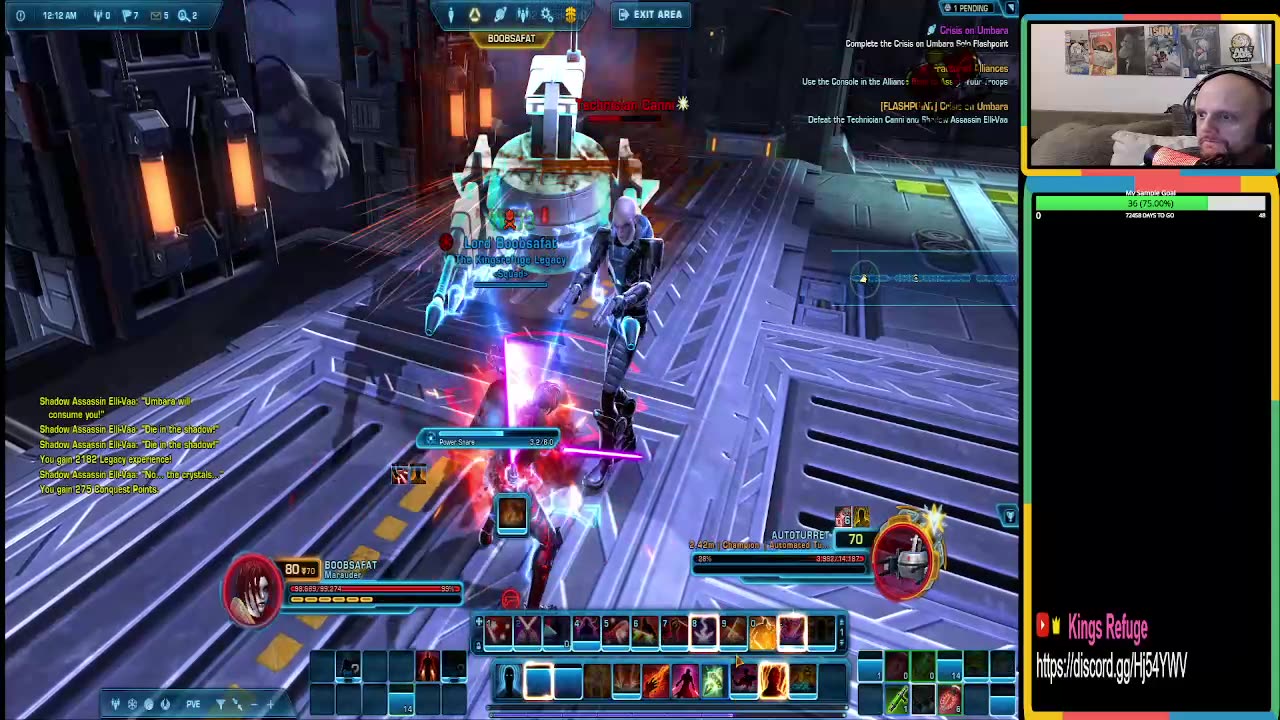Select the Autoturret target portrait

907,560
